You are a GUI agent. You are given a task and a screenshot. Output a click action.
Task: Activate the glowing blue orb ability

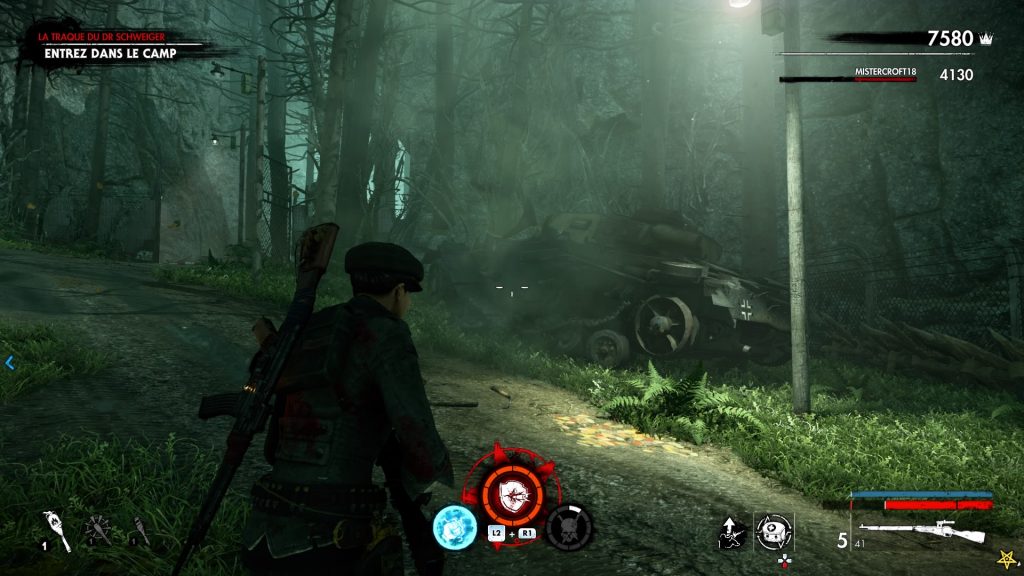pos(453,526)
